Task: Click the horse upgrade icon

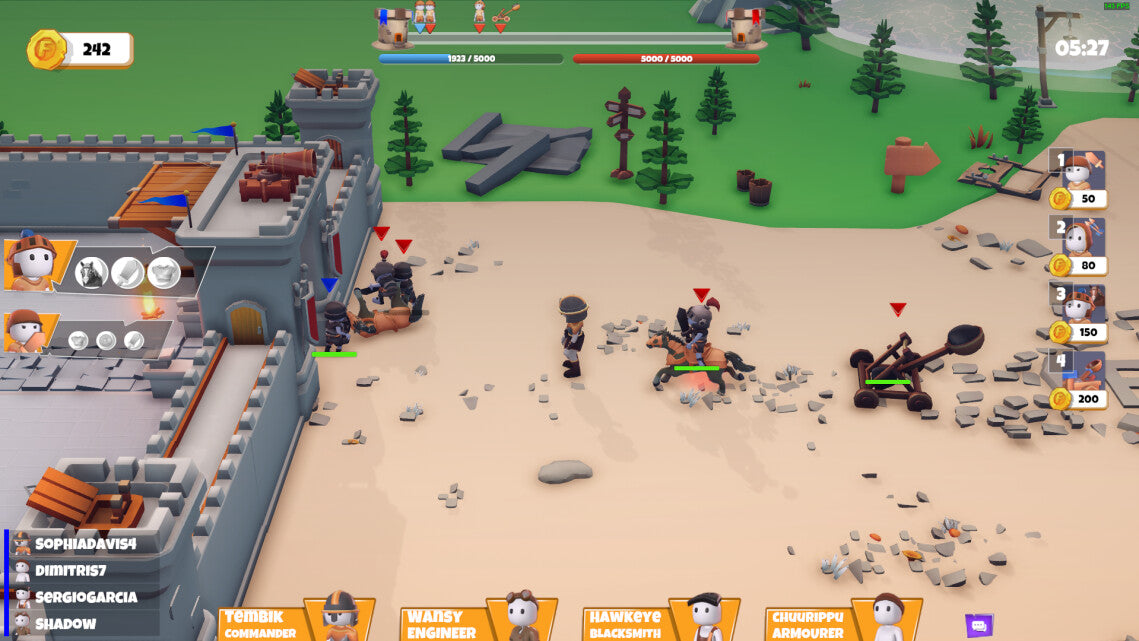Action: [x=91, y=272]
